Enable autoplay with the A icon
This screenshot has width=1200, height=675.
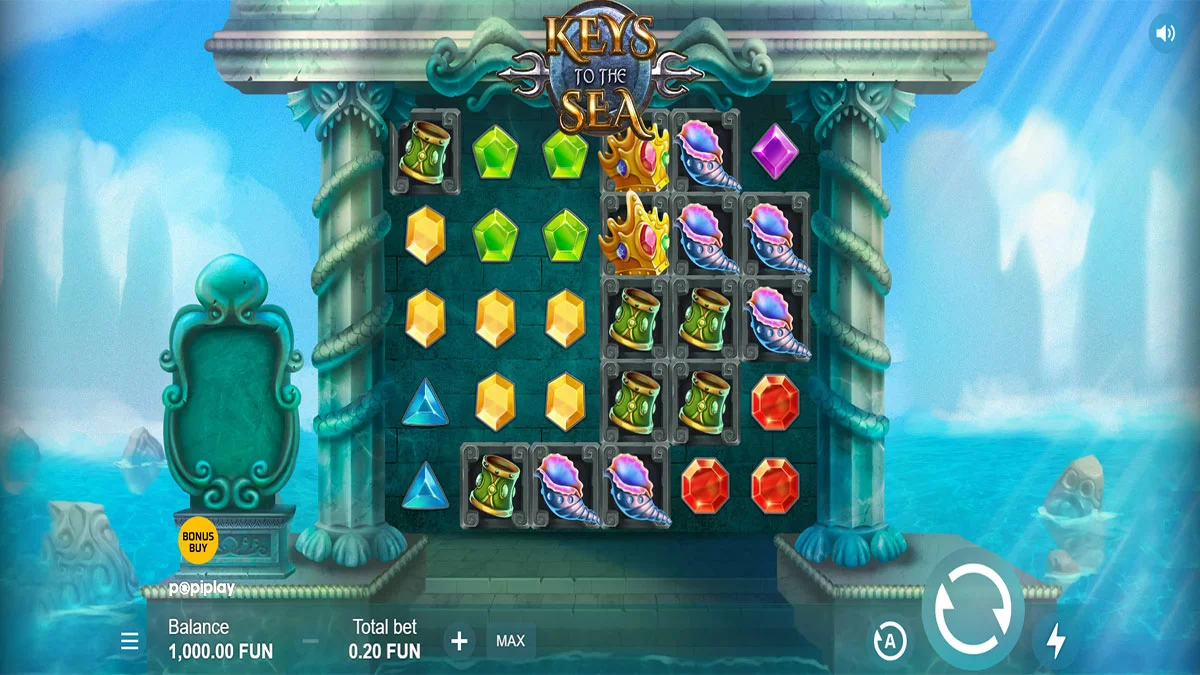(x=888, y=641)
